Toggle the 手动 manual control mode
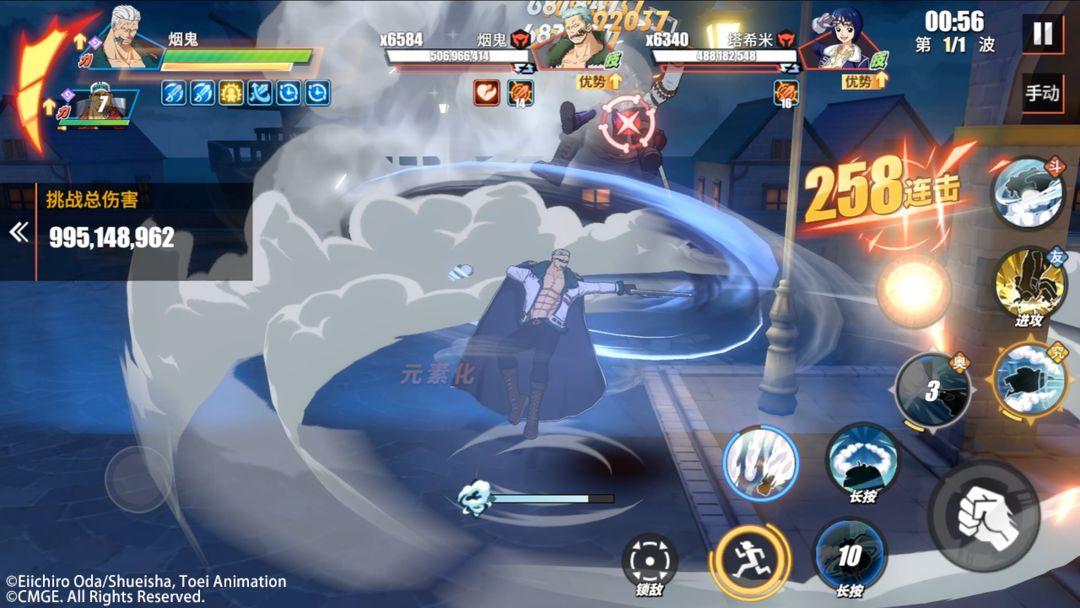The width and height of the screenshot is (1080, 608). click(x=1042, y=93)
